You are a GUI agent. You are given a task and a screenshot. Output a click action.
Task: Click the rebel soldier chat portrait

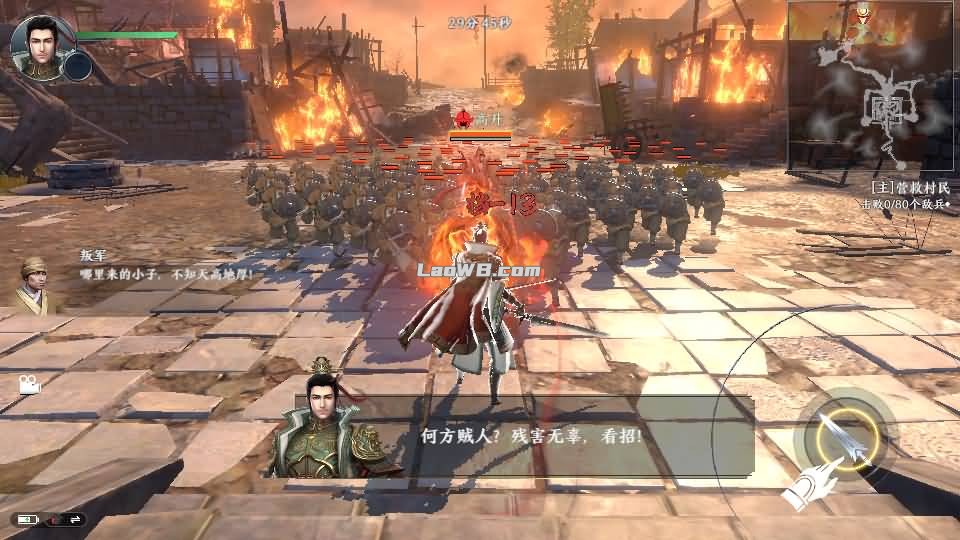[36, 284]
